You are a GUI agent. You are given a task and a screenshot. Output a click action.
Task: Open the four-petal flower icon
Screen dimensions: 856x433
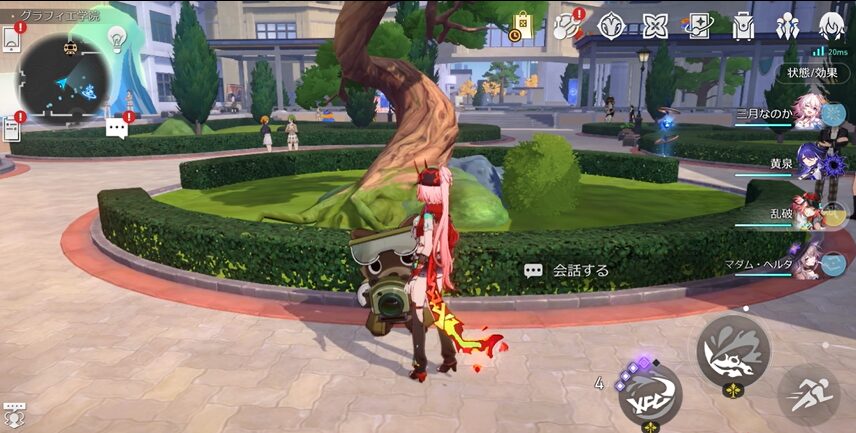(x=654, y=25)
